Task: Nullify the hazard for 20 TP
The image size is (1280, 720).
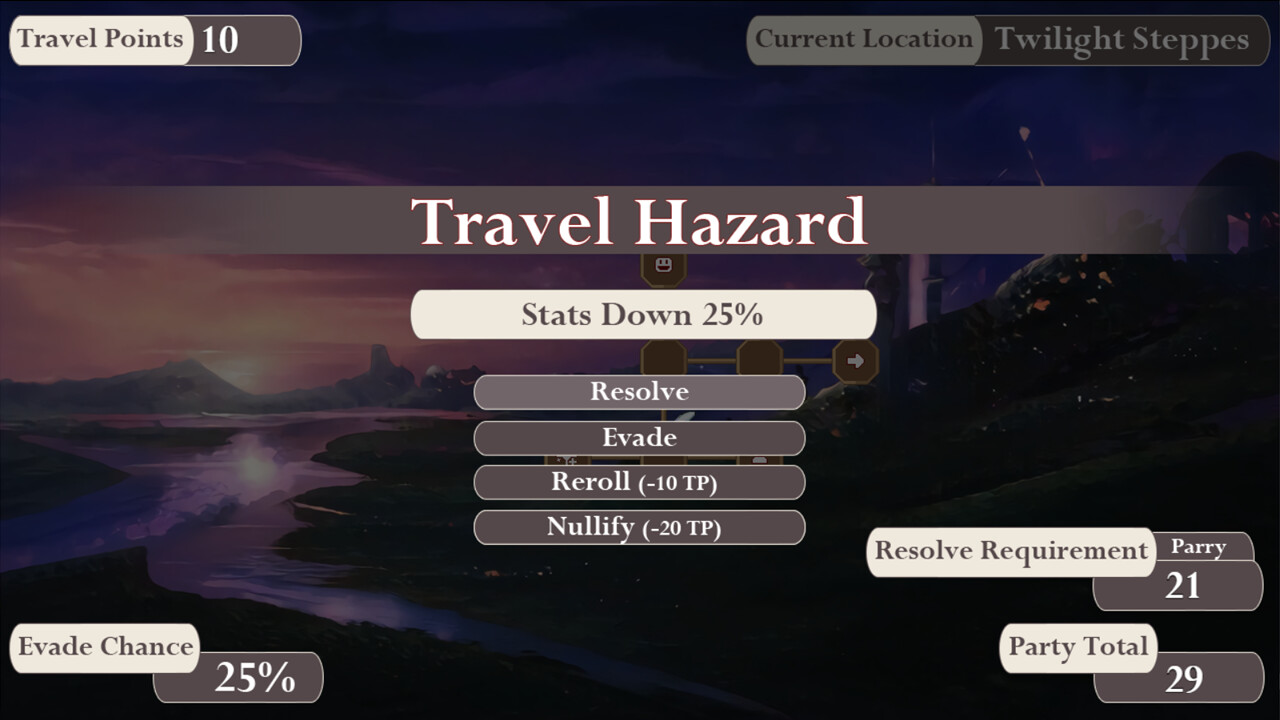Action: tap(639, 527)
